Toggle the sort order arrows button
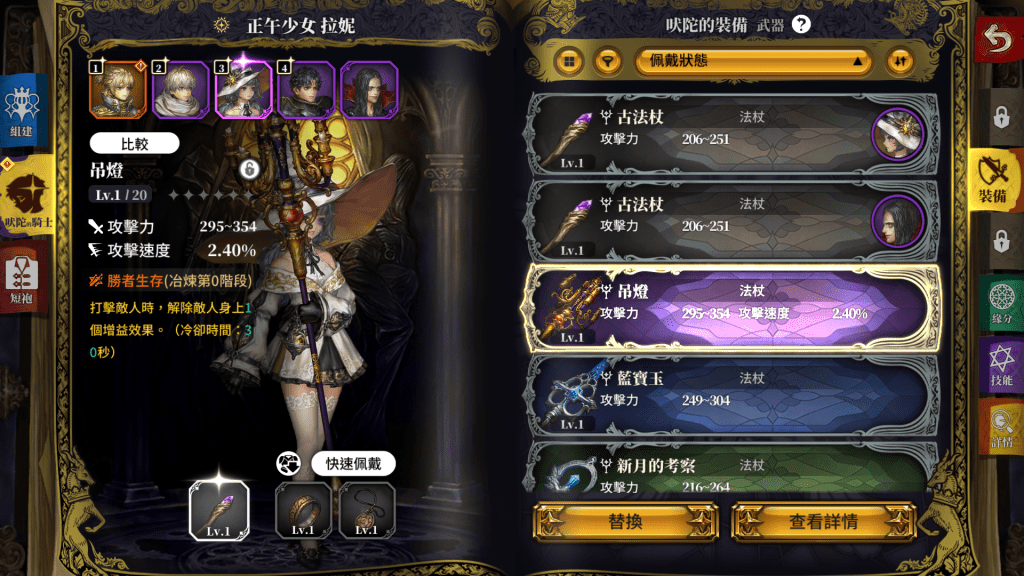The height and width of the screenshot is (576, 1024). tap(902, 61)
